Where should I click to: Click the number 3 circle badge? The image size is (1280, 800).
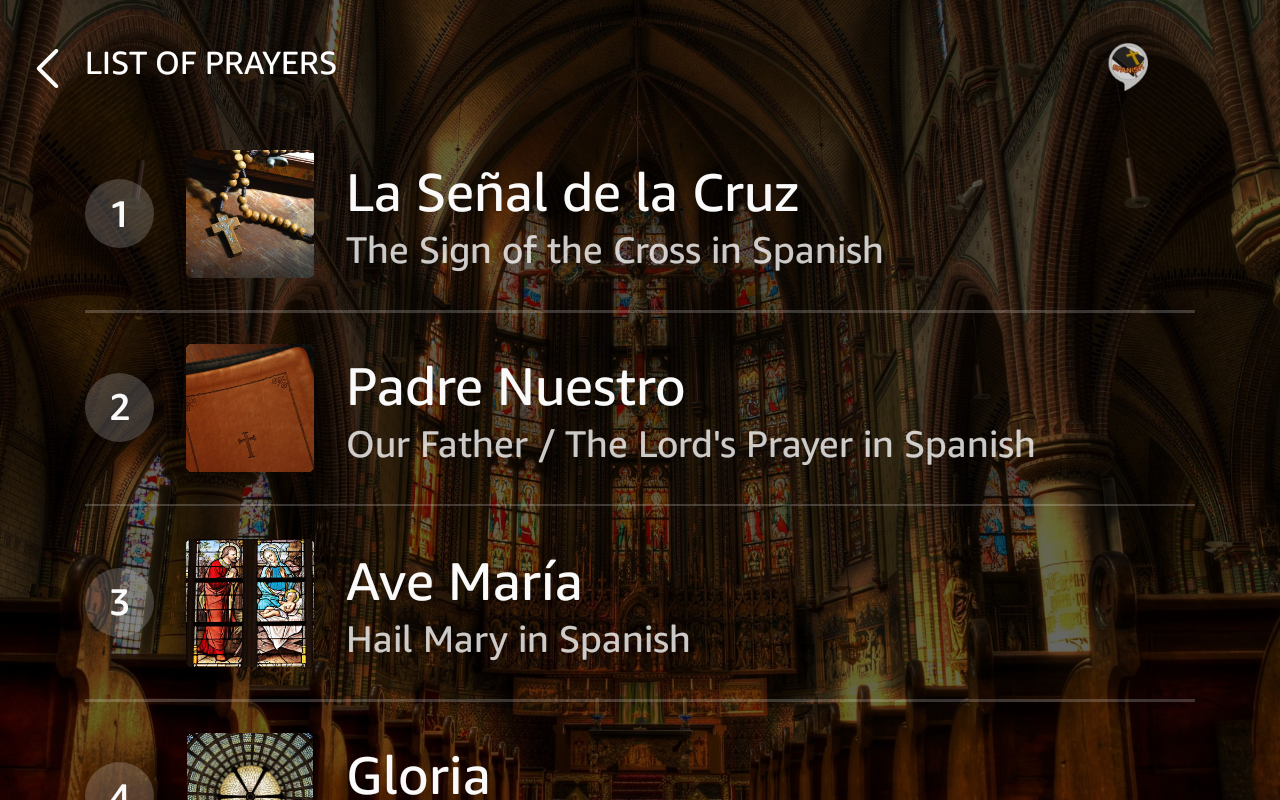click(120, 602)
